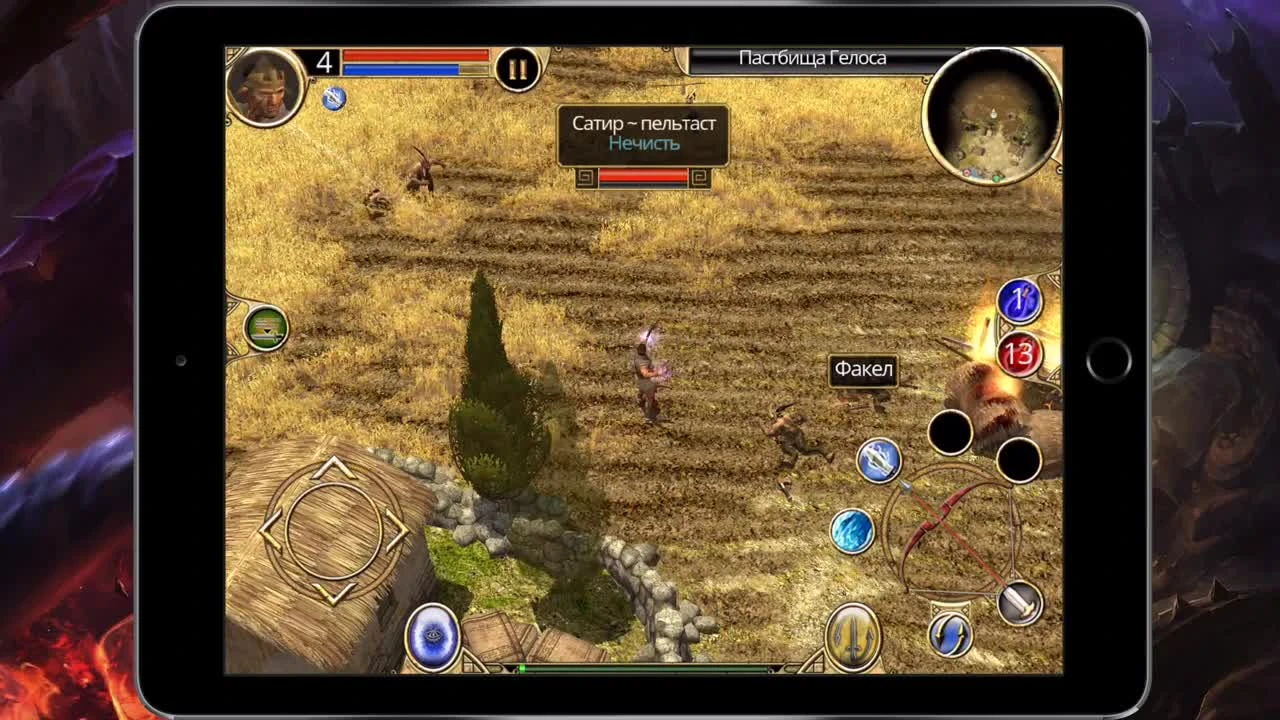Tap the character's level number 4

click(x=323, y=62)
